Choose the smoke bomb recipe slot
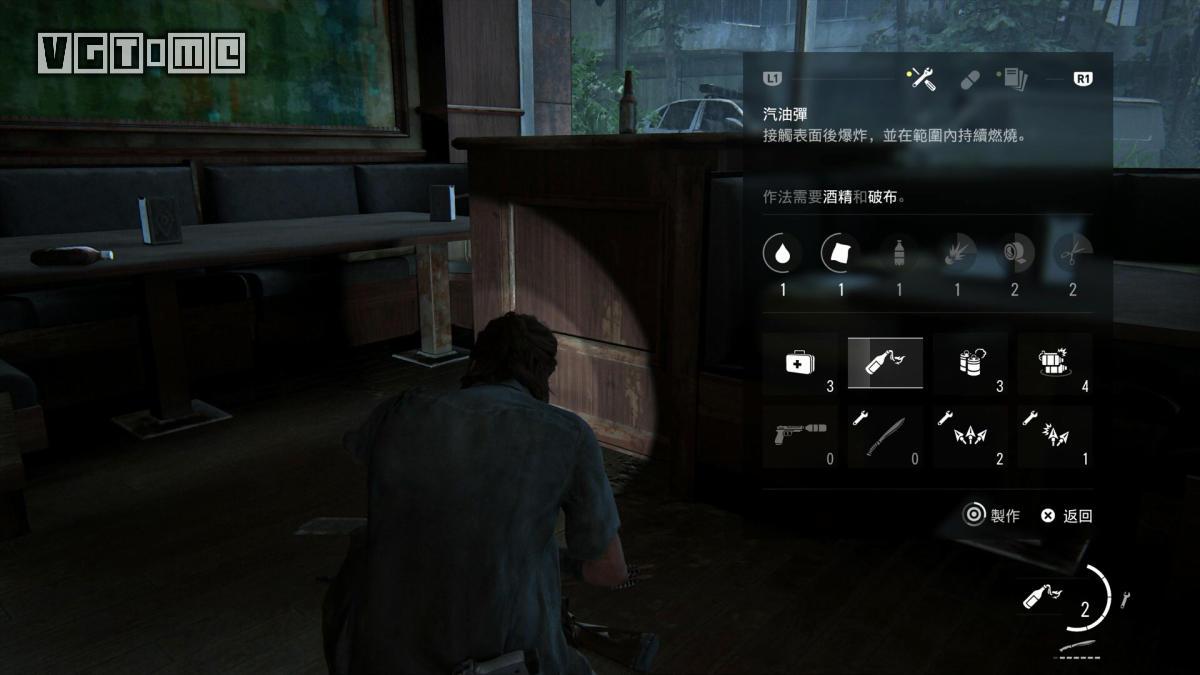Screen dimensions: 1200x675 tap(970, 364)
